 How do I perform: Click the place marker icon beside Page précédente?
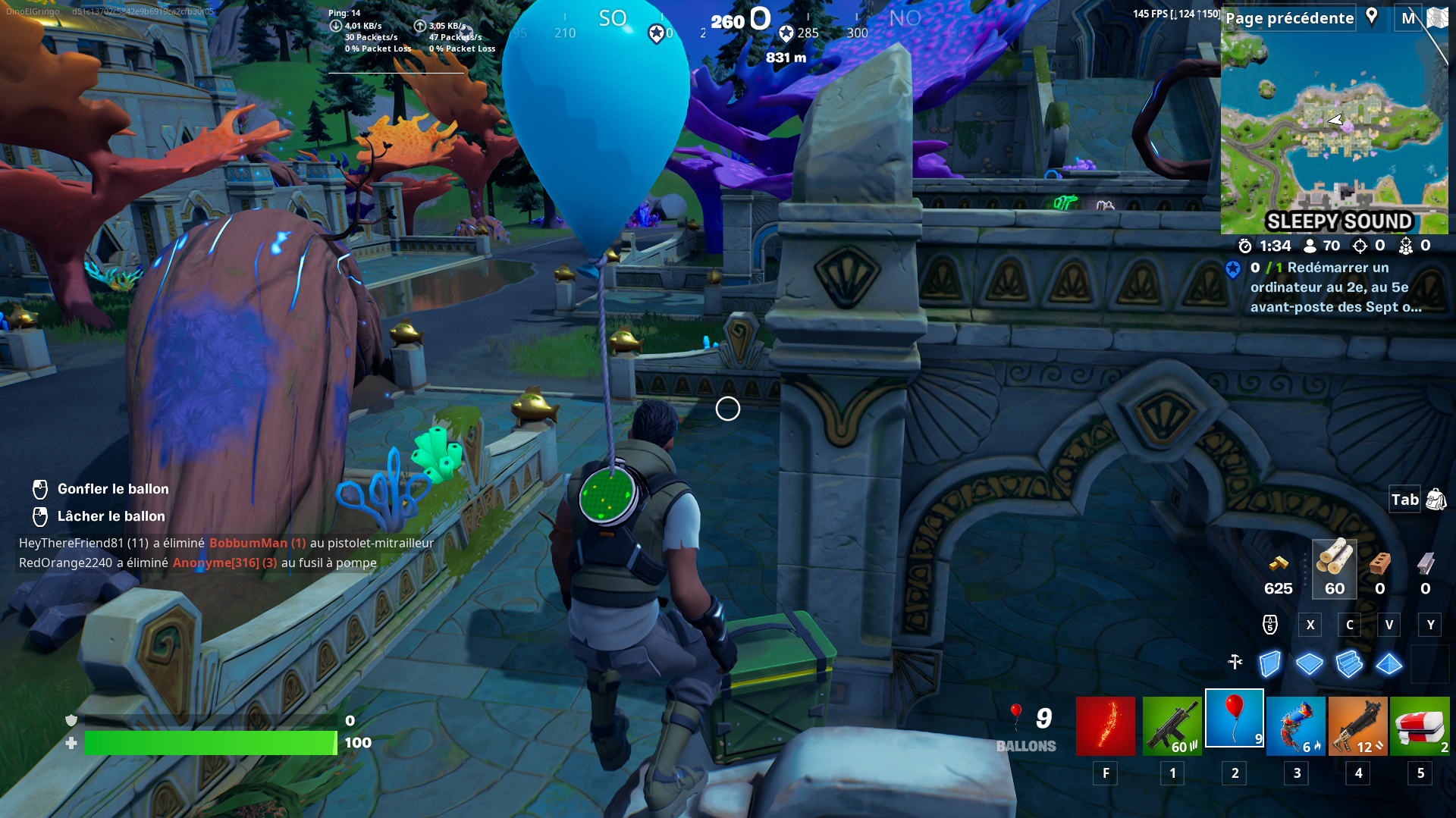point(1372,17)
